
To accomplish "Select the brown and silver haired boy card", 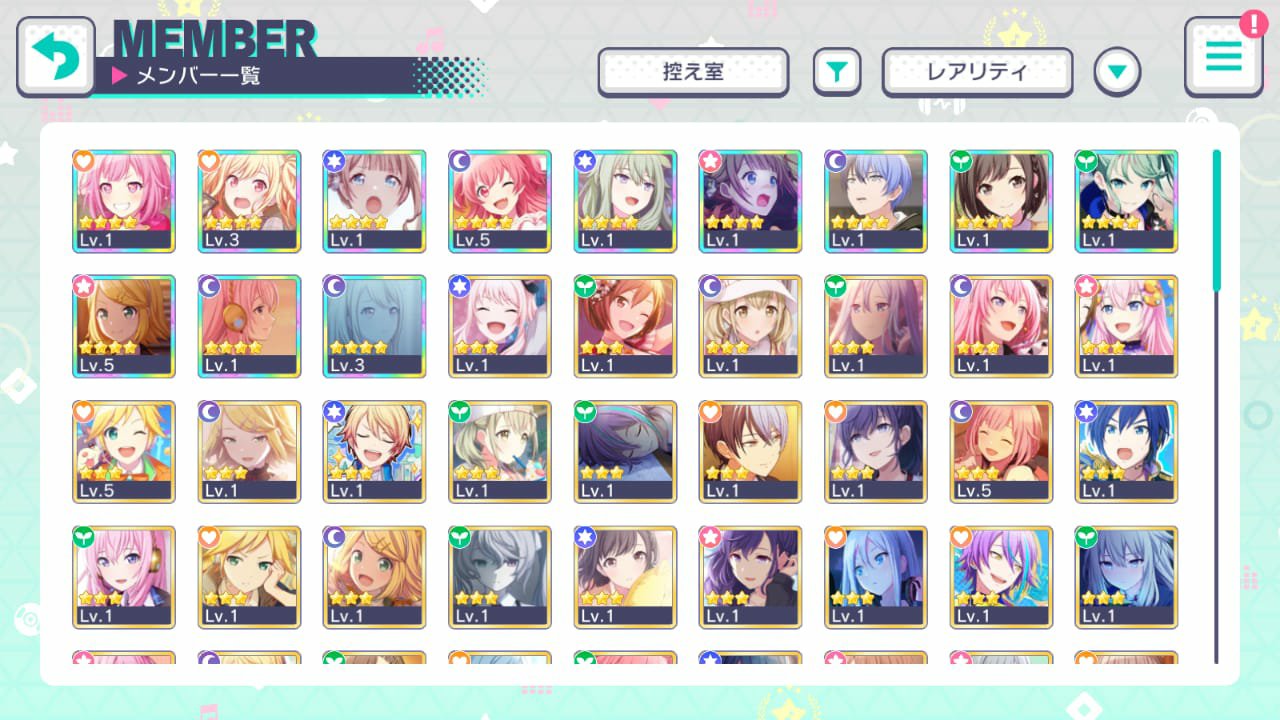I will click(x=750, y=452).
